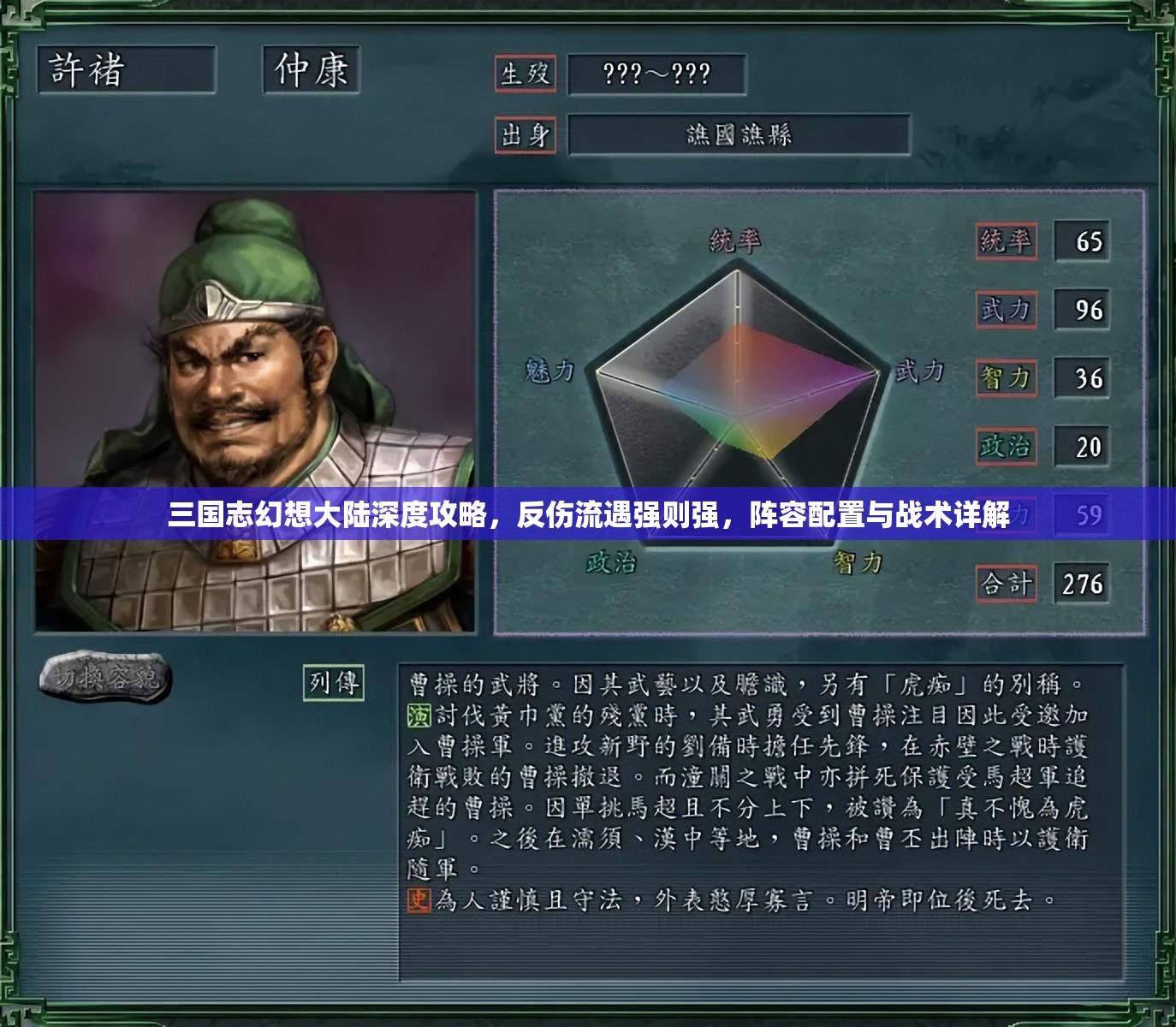Viewport: 1176px width, 1027px height.
Task: Click the 生殁 birth-death label plate
Action: pos(526,75)
